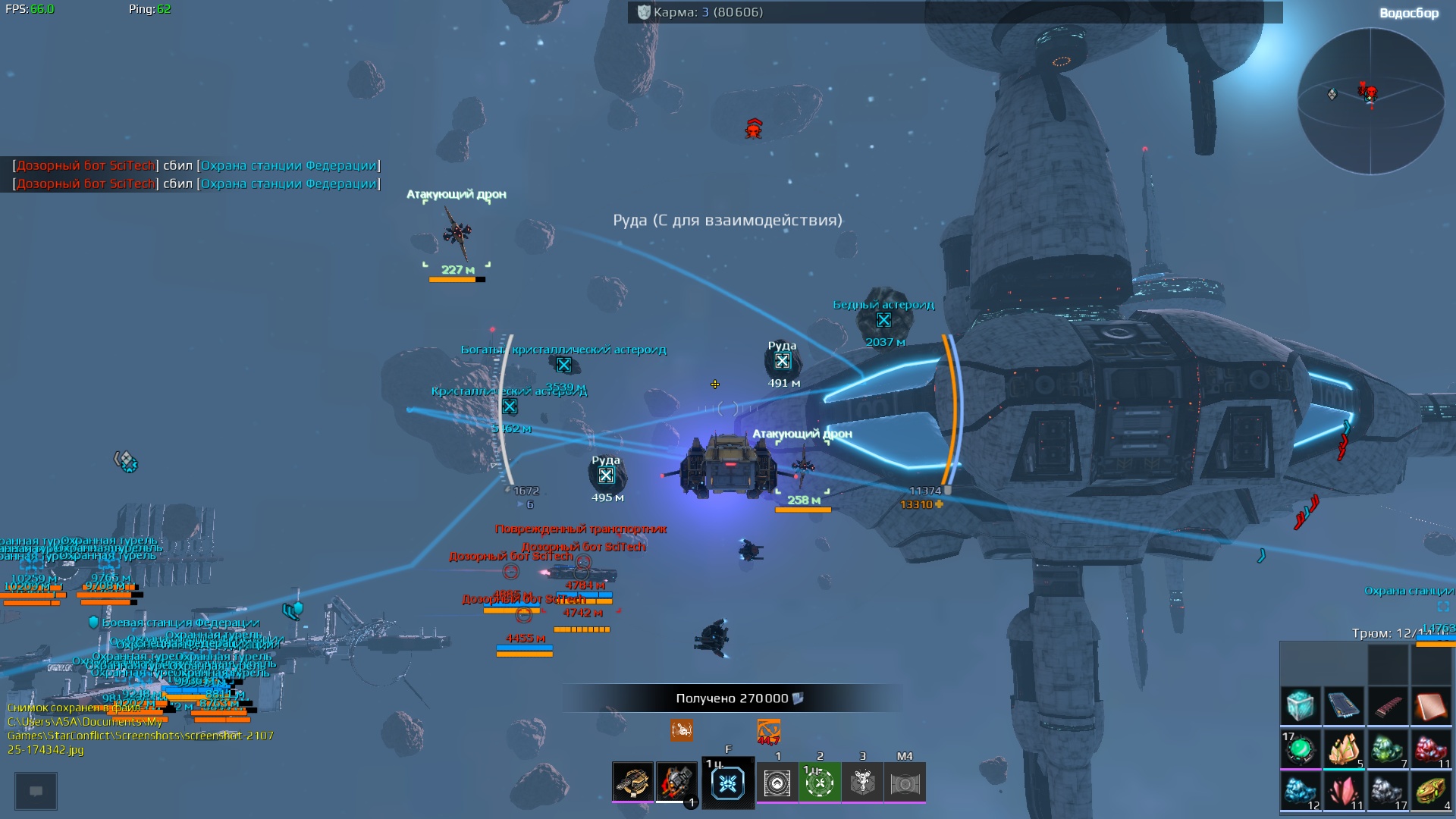Viewport: 1456px width, 819px height.
Task: Select the glowing cyan cube cargo item
Action: coord(1300,706)
